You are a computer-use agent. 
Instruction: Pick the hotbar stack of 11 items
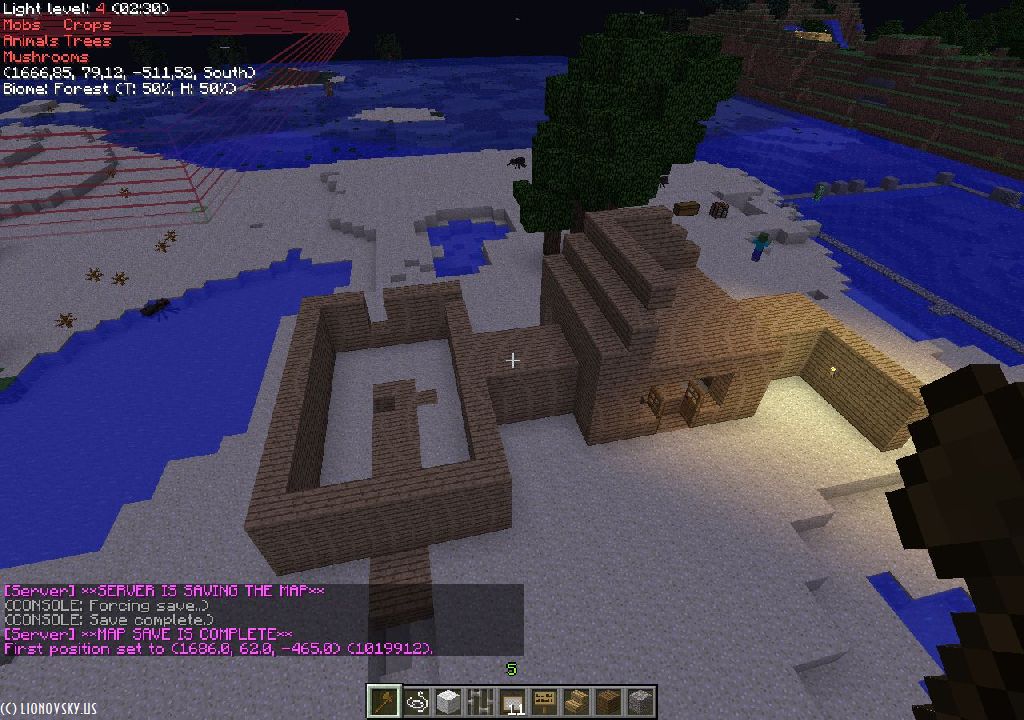coord(512,701)
